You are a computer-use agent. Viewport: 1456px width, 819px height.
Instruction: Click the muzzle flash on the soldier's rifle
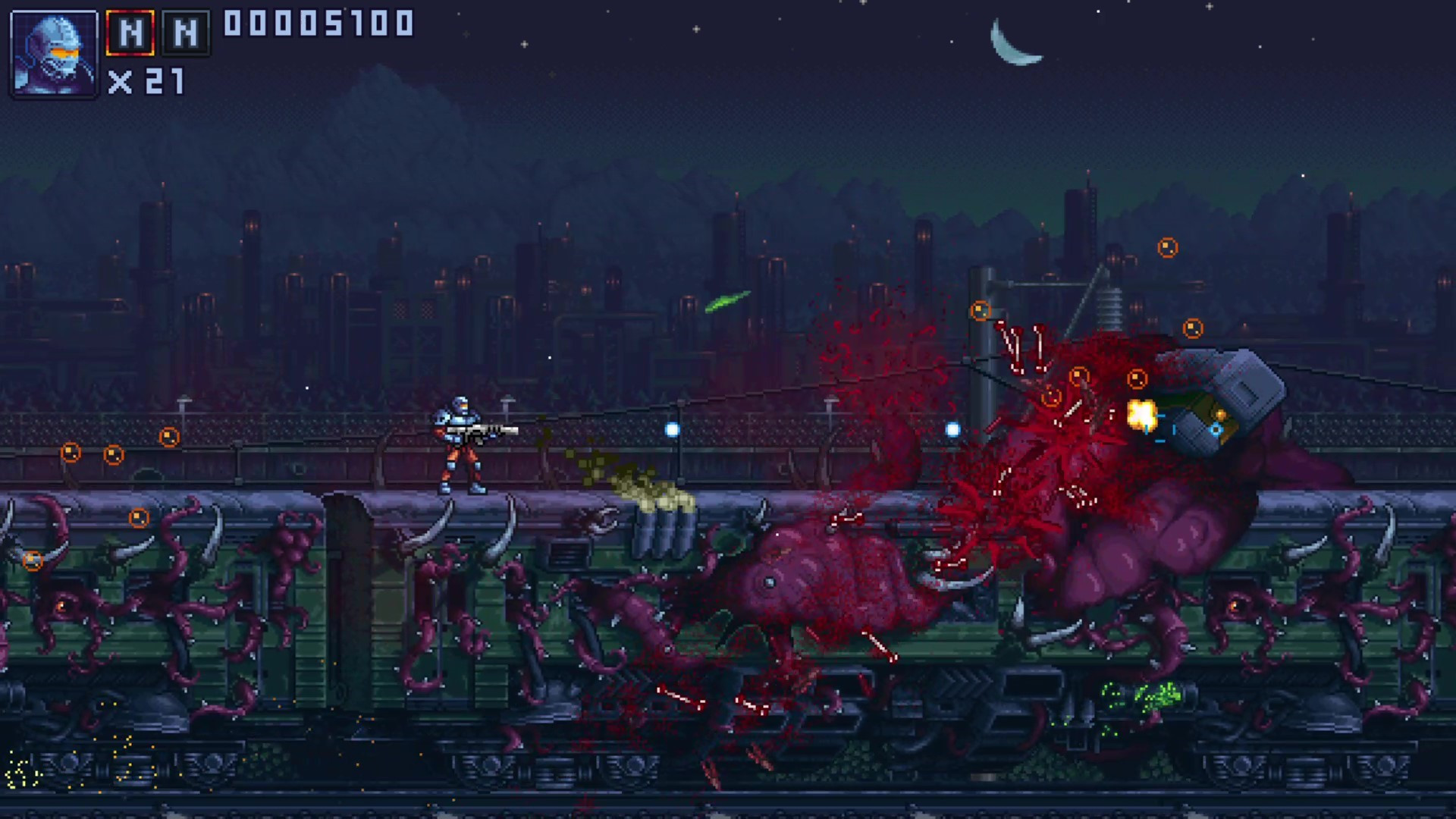[x=1142, y=413]
